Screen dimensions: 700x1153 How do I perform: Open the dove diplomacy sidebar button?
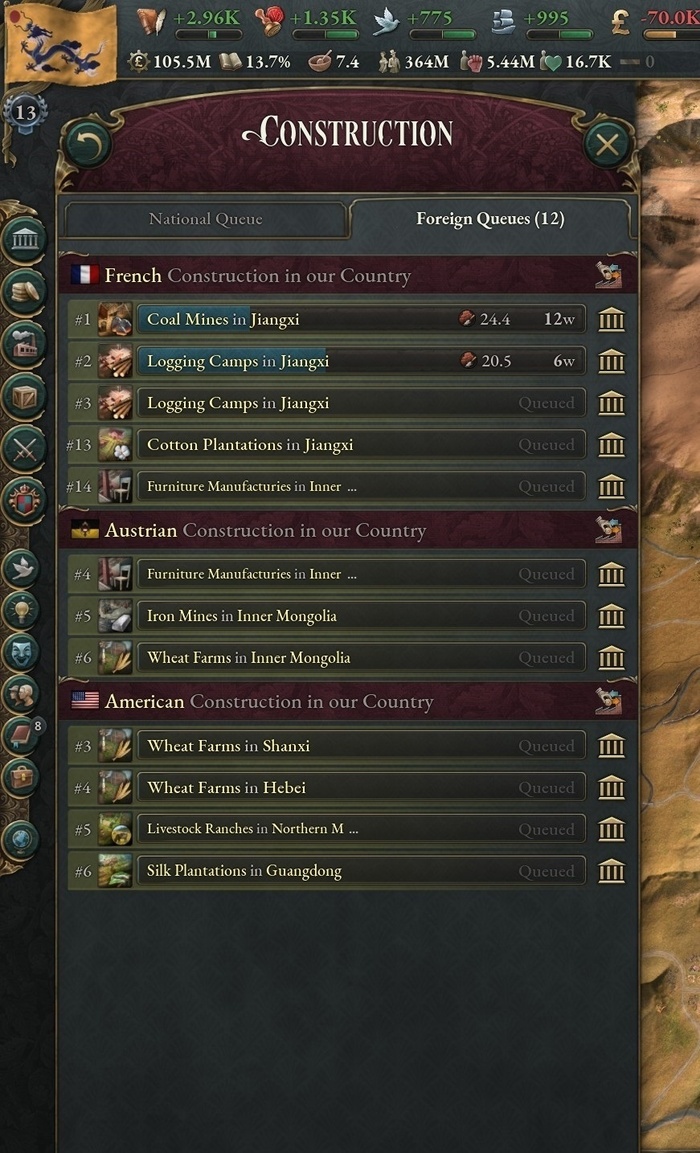click(22, 568)
